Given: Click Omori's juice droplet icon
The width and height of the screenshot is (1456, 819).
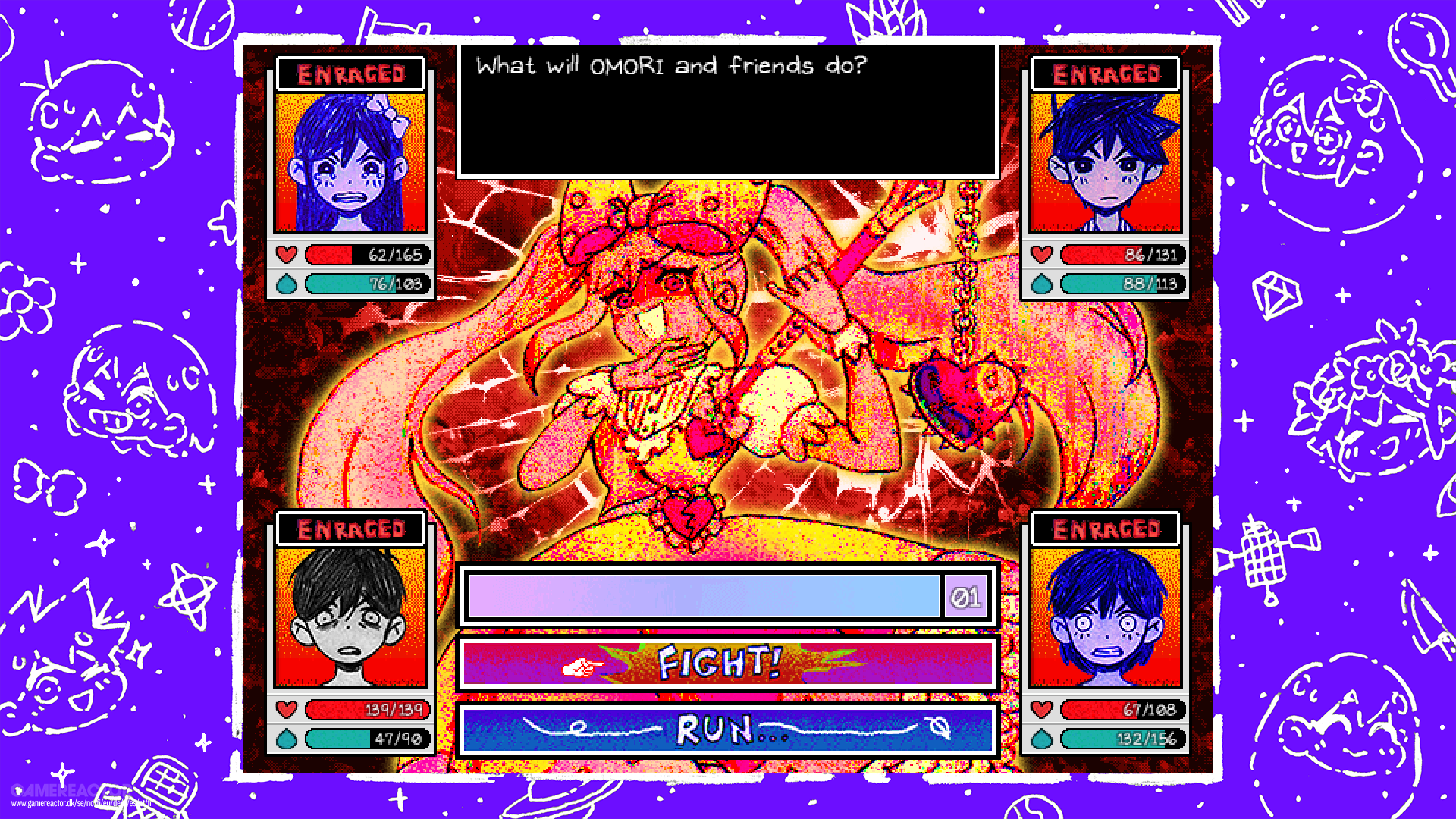Looking at the screenshot, I should pyautogui.click(x=285, y=739).
